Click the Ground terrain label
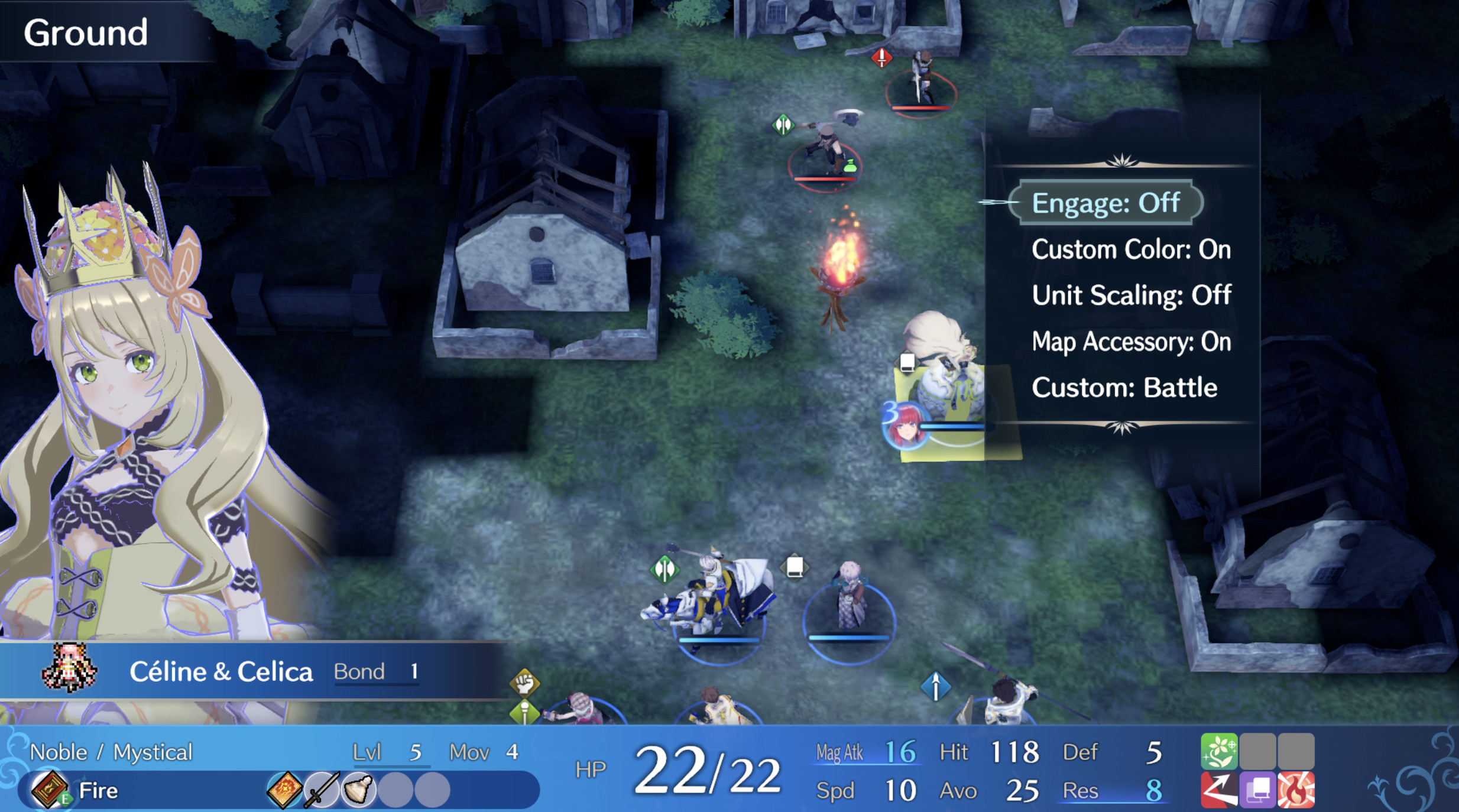 pyautogui.click(x=86, y=33)
